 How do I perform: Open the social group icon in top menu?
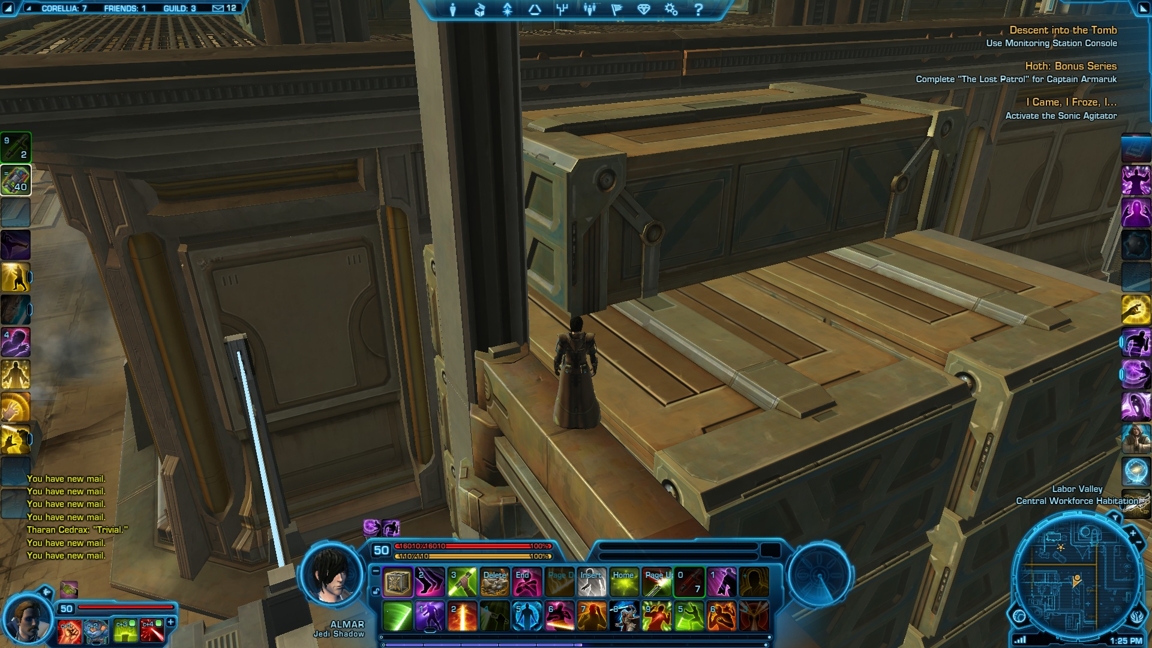click(x=589, y=10)
